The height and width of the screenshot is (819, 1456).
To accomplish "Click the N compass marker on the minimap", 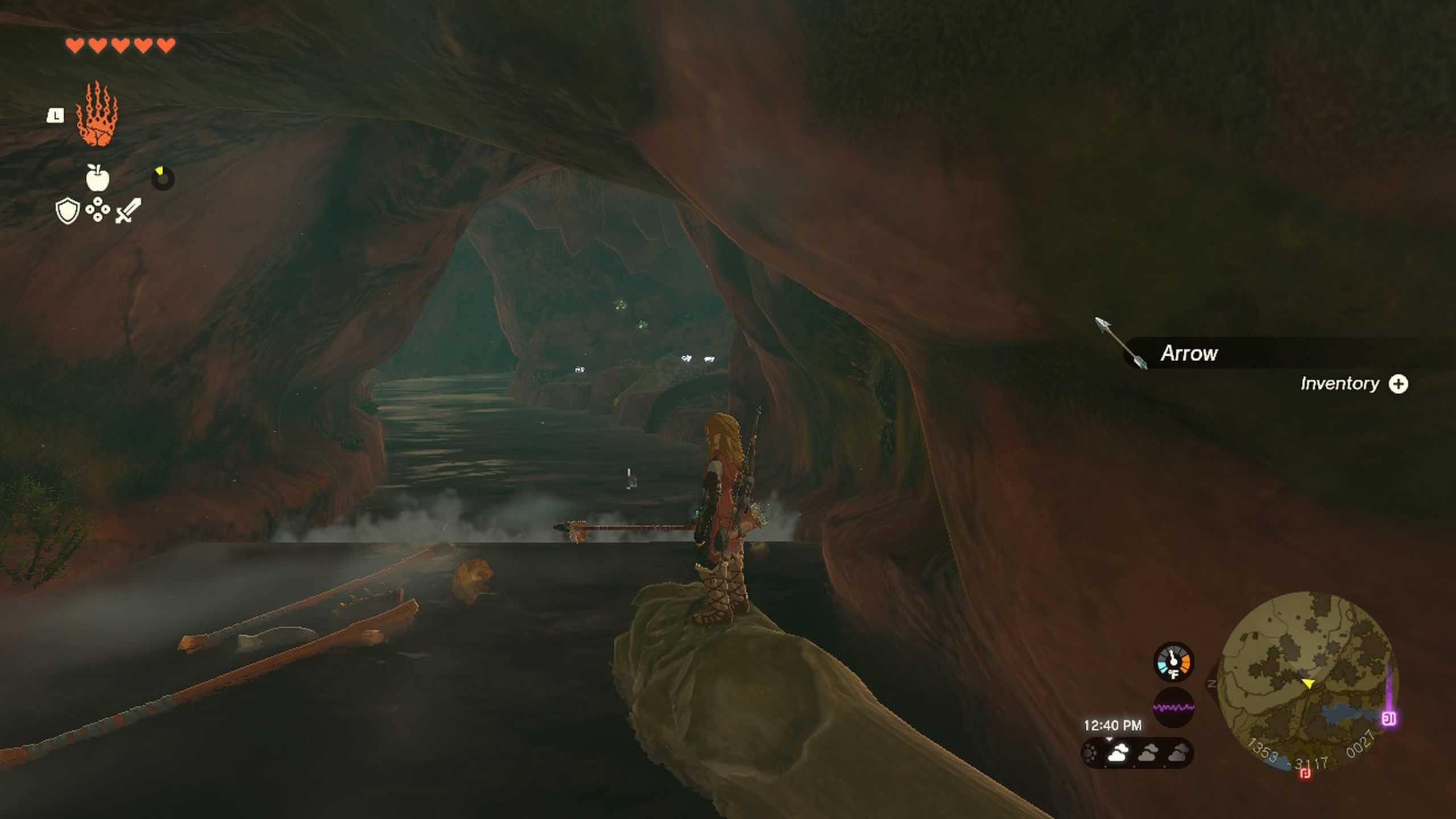I will pos(1212,683).
